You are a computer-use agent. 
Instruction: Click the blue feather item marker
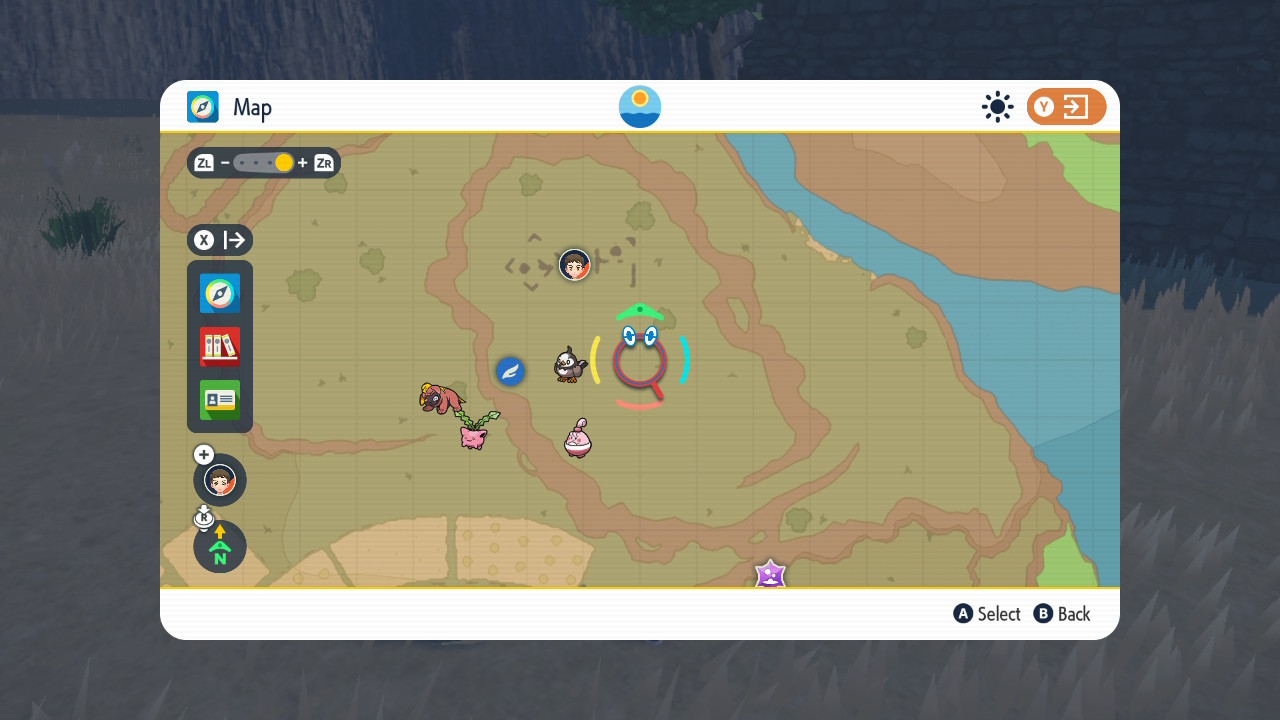510,371
